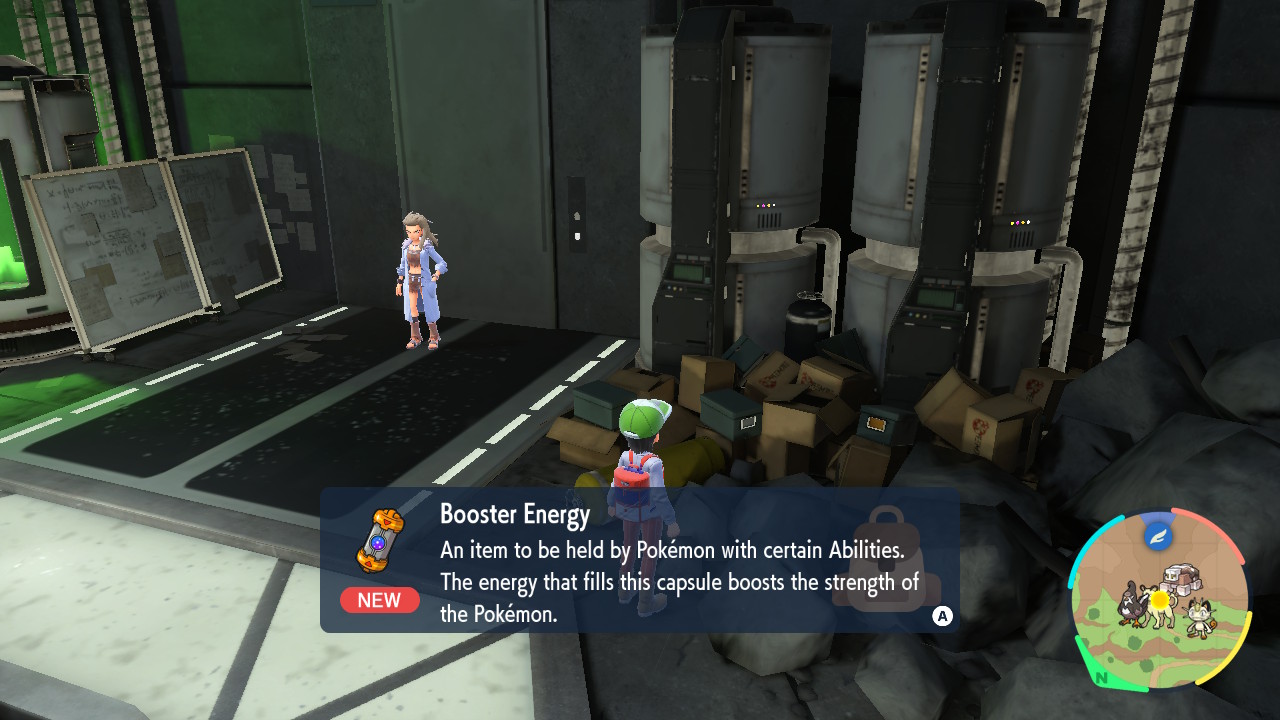Click the blue feather marker on minimap

click(x=1158, y=535)
